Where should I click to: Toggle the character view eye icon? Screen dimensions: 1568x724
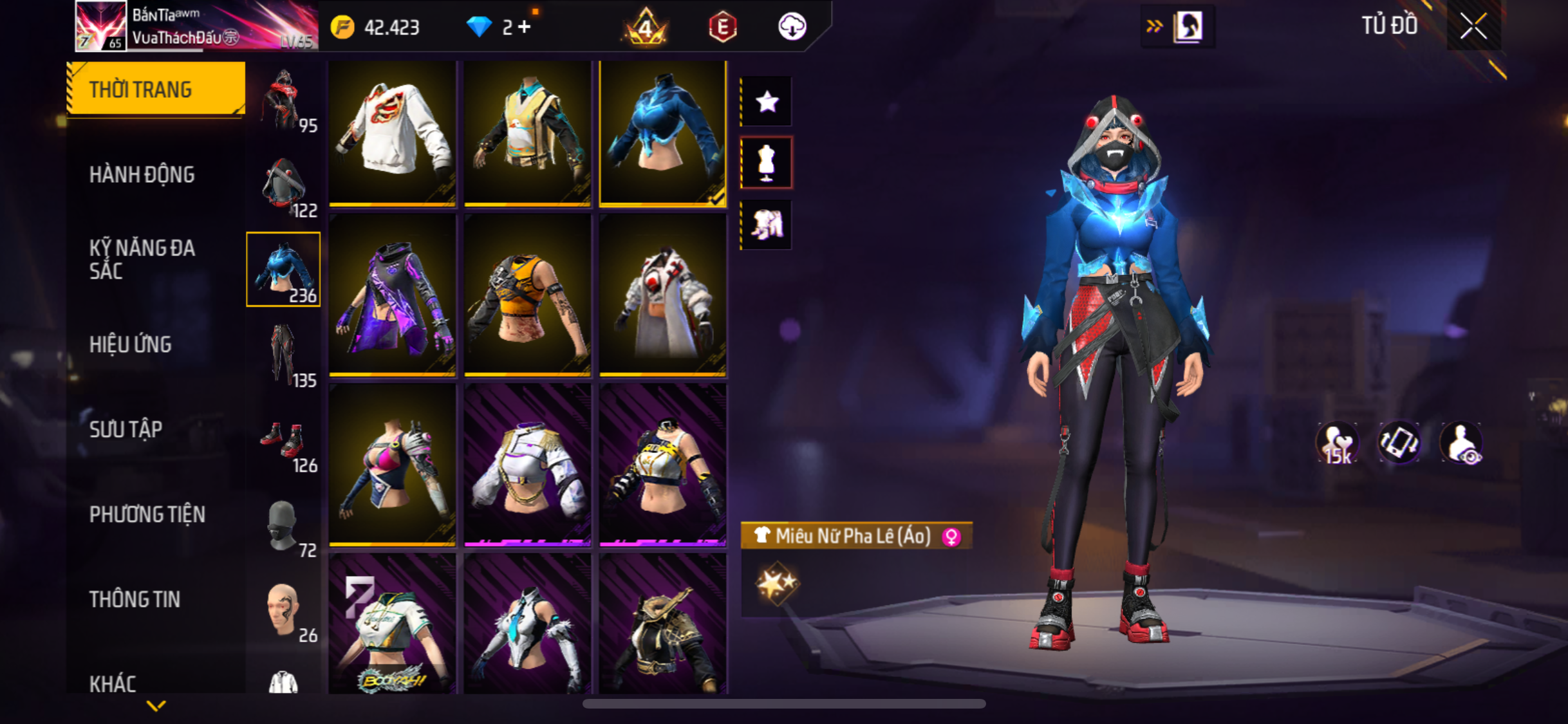[x=1462, y=443]
